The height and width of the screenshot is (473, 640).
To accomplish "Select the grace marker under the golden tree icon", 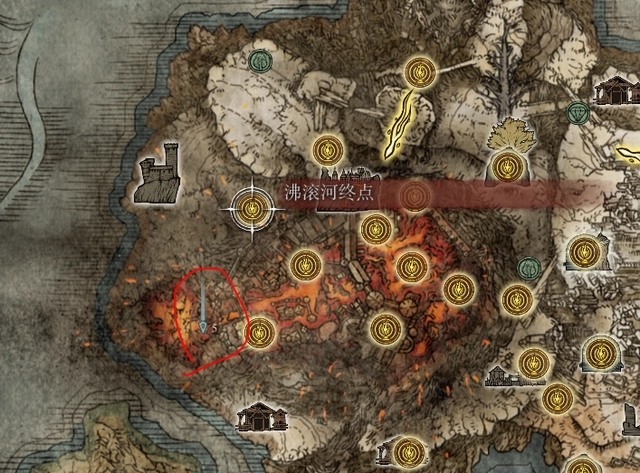I will 503,165.
